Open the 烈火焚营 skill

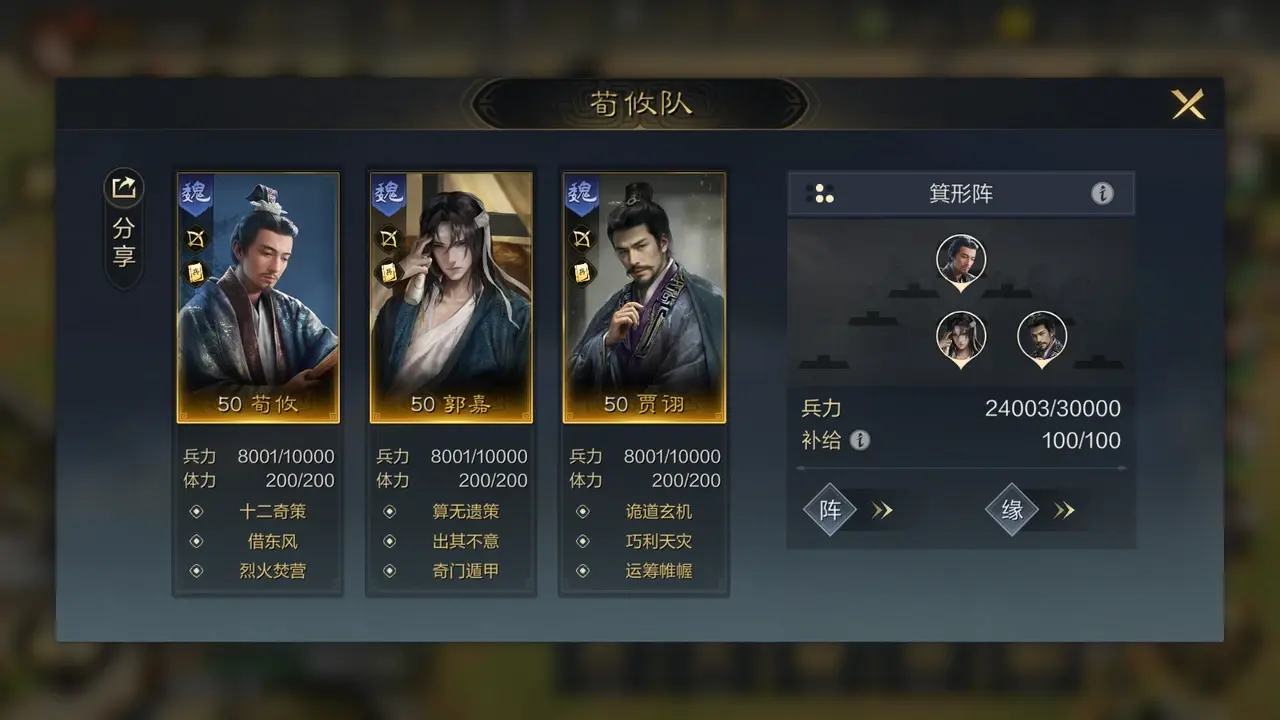click(x=272, y=571)
